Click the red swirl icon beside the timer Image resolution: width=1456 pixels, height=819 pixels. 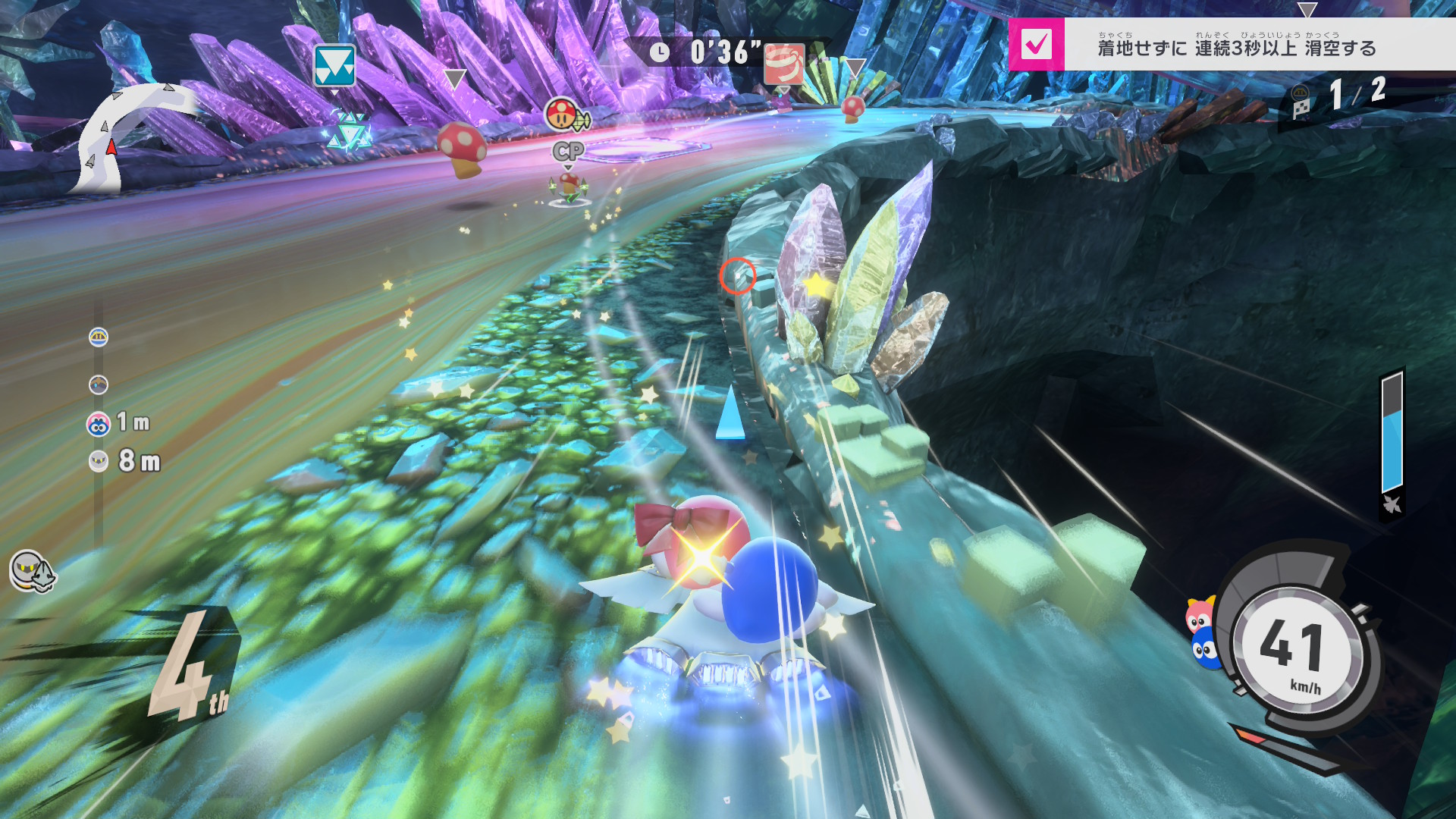click(x=784, y=63)
